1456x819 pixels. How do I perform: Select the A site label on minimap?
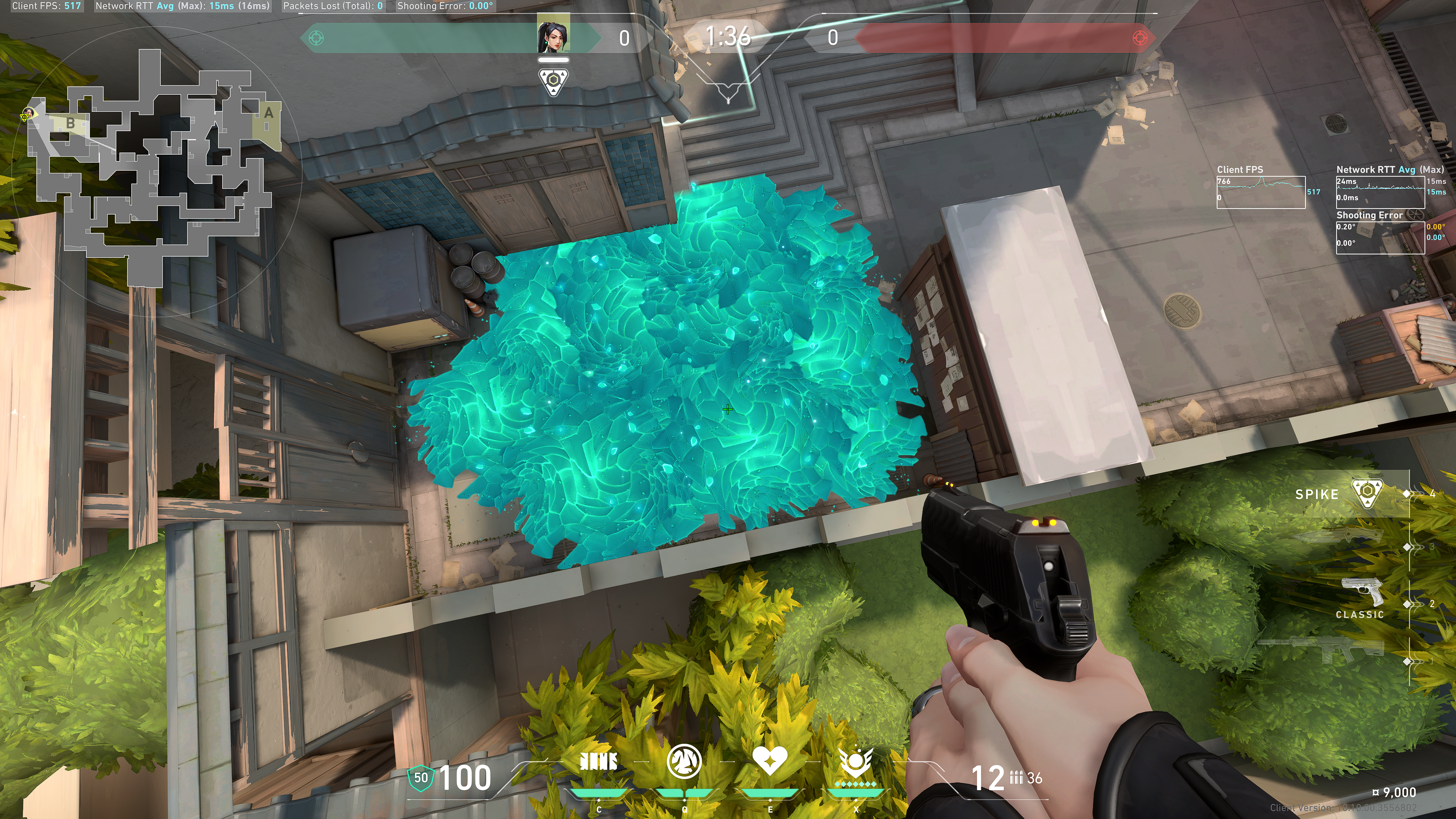[x=269, y=113]
